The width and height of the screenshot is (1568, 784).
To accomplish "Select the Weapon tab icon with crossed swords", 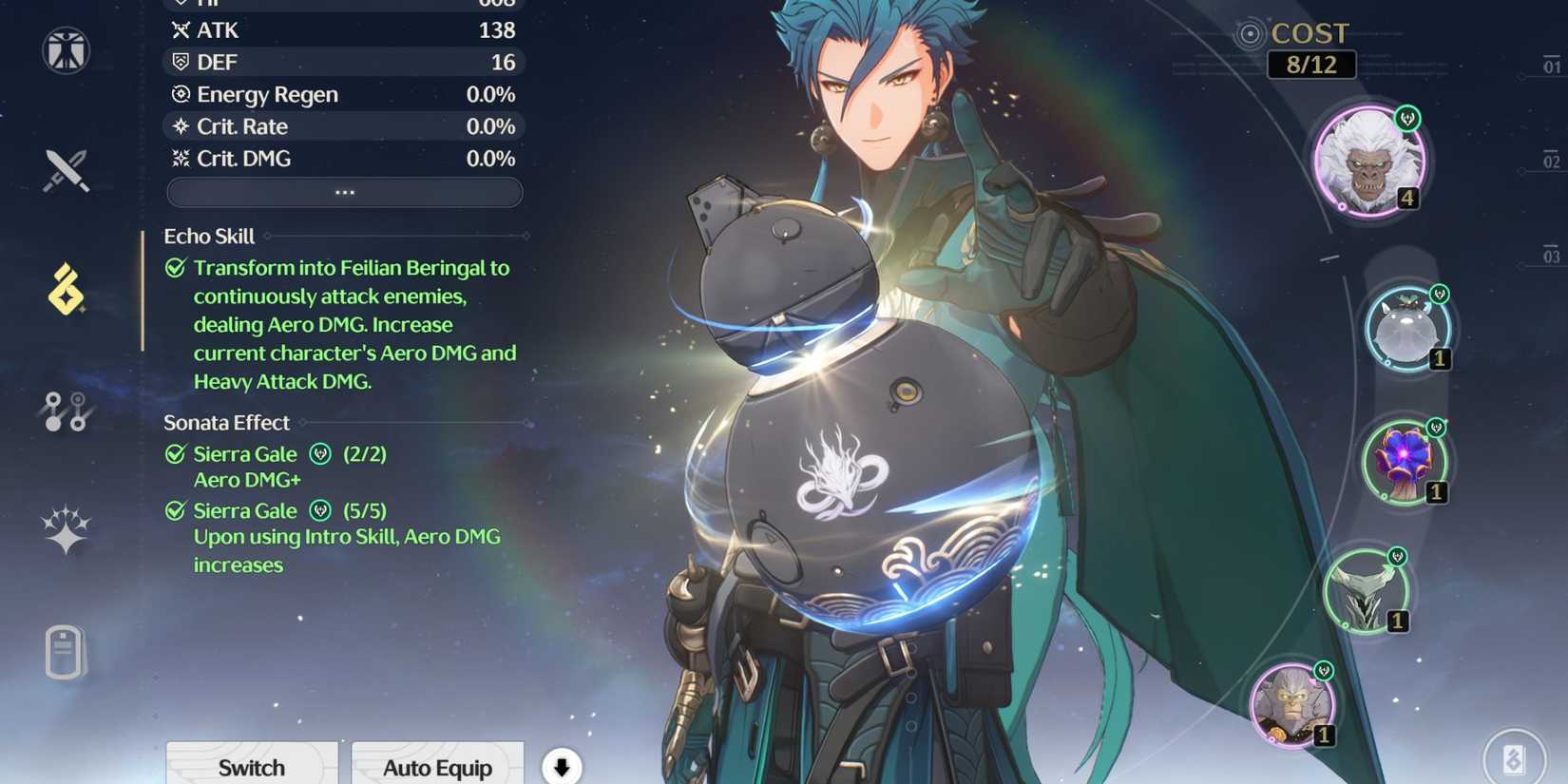I will (65, 171).
